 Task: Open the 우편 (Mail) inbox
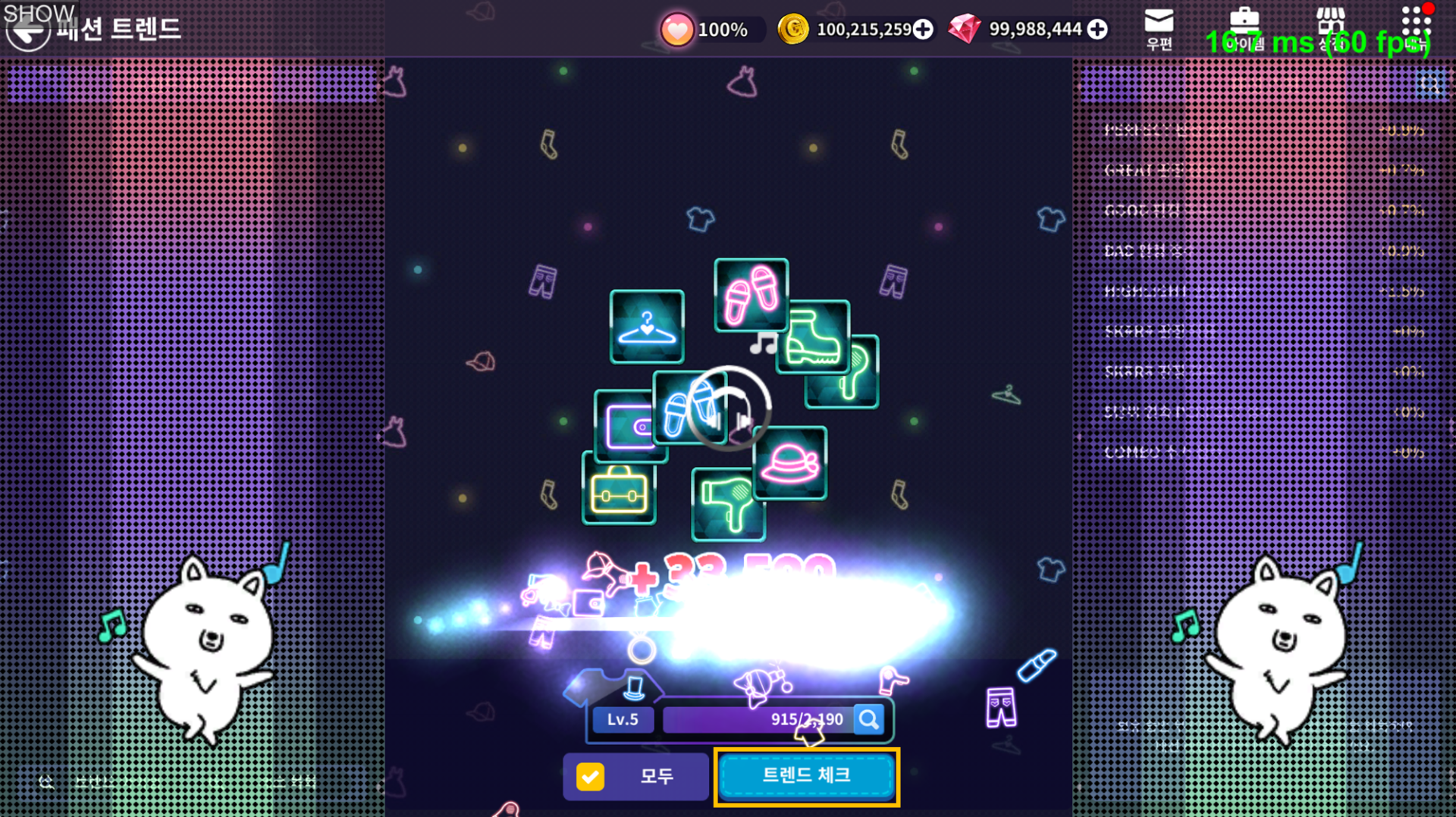tap(1159, 29)
